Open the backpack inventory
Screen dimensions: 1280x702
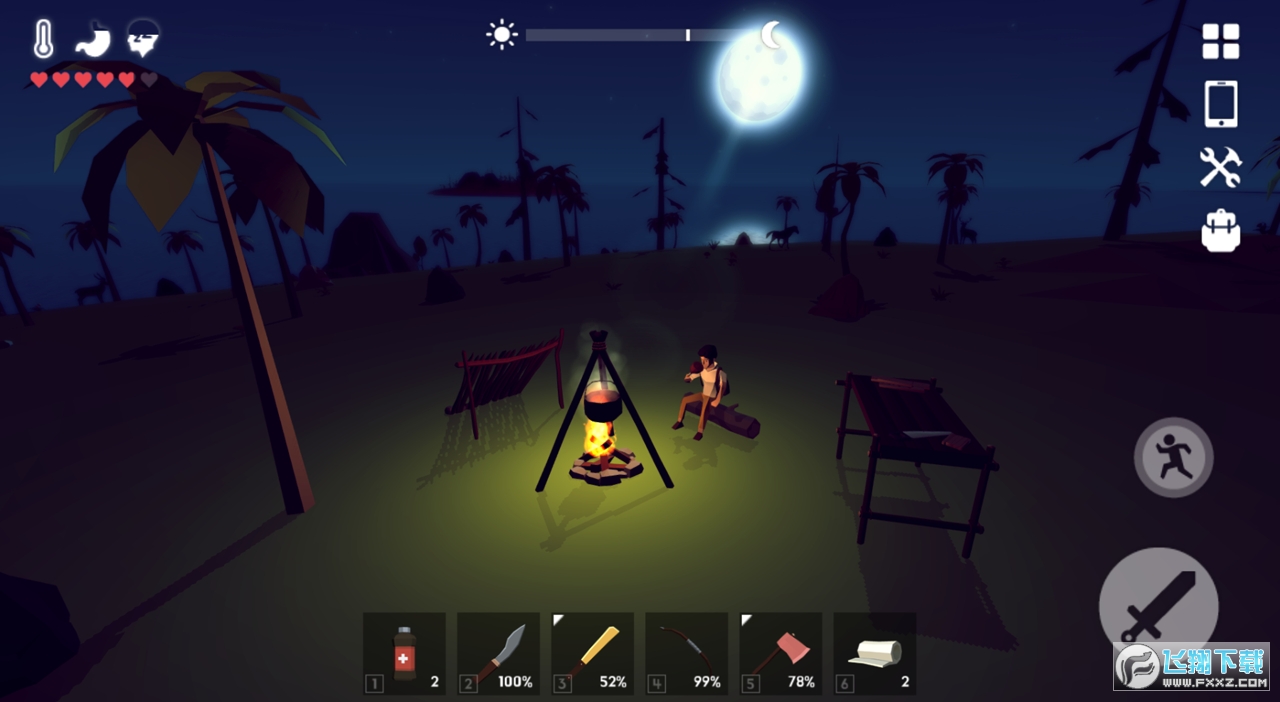[x=1220, y=230]
